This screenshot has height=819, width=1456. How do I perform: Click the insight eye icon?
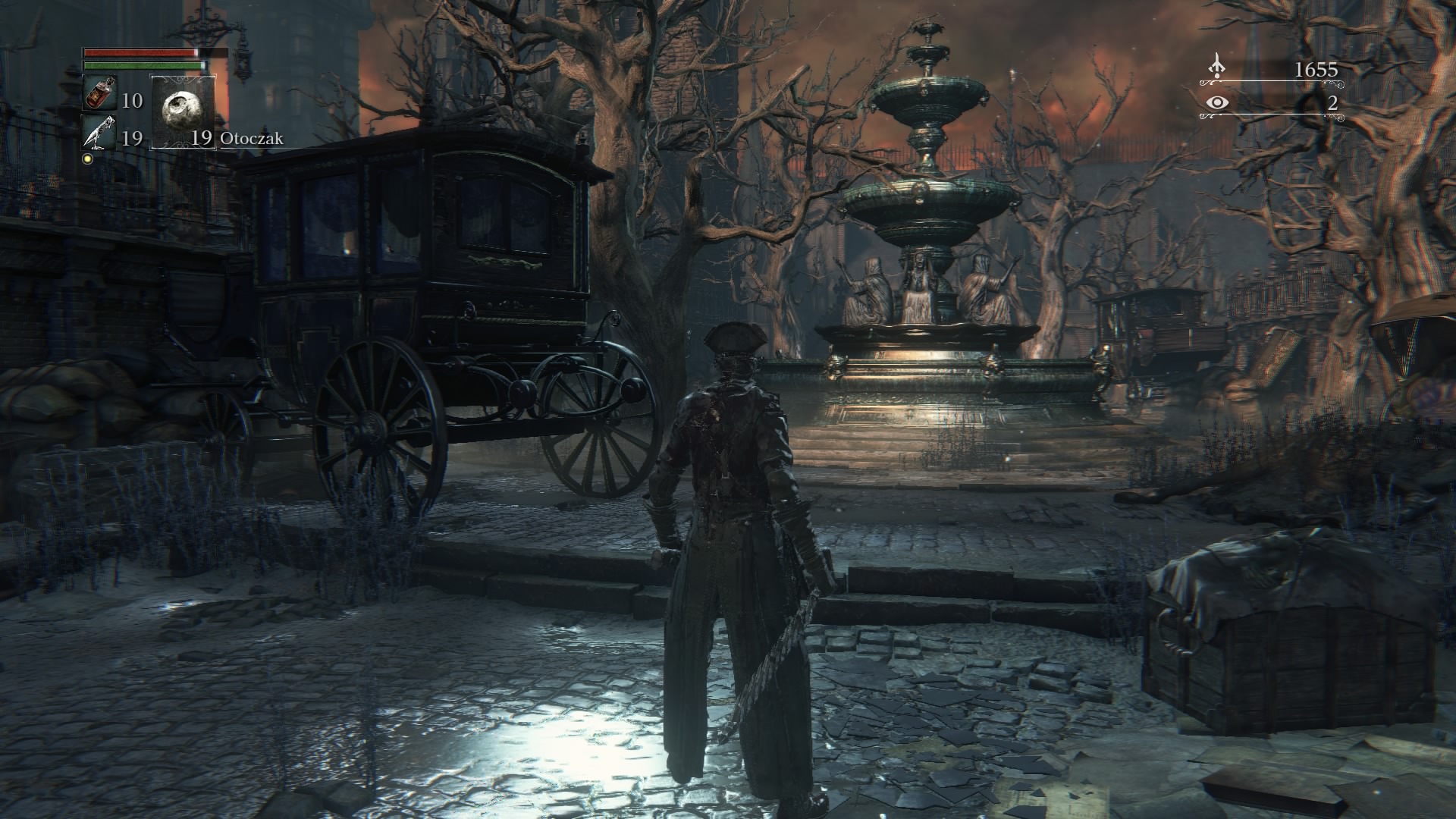pos(1217,103)
